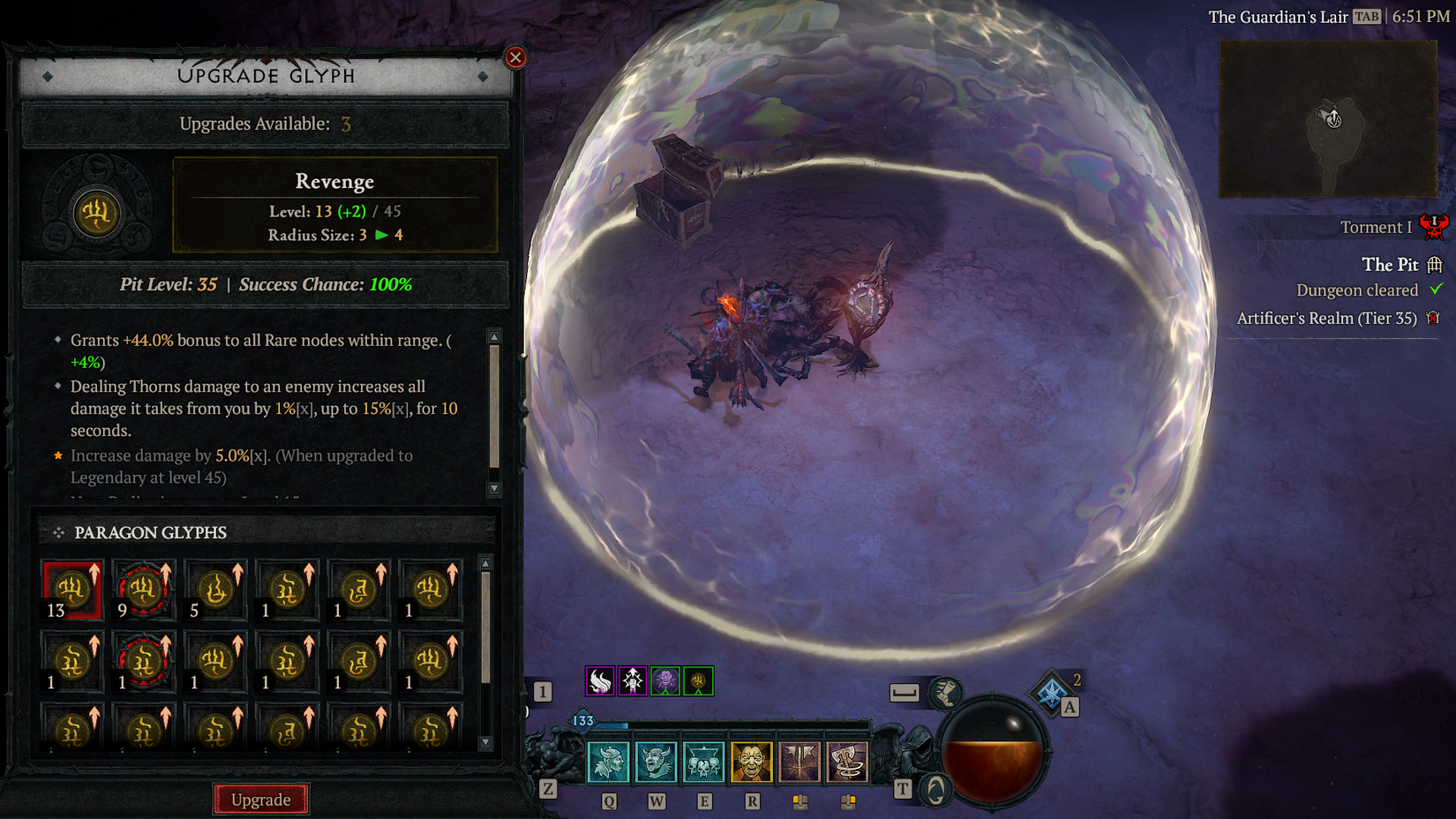The height and width of the screenshot is (819, 1456).
Task: Select the level 5 Paragon glyph
Action: tap(214, 589)
